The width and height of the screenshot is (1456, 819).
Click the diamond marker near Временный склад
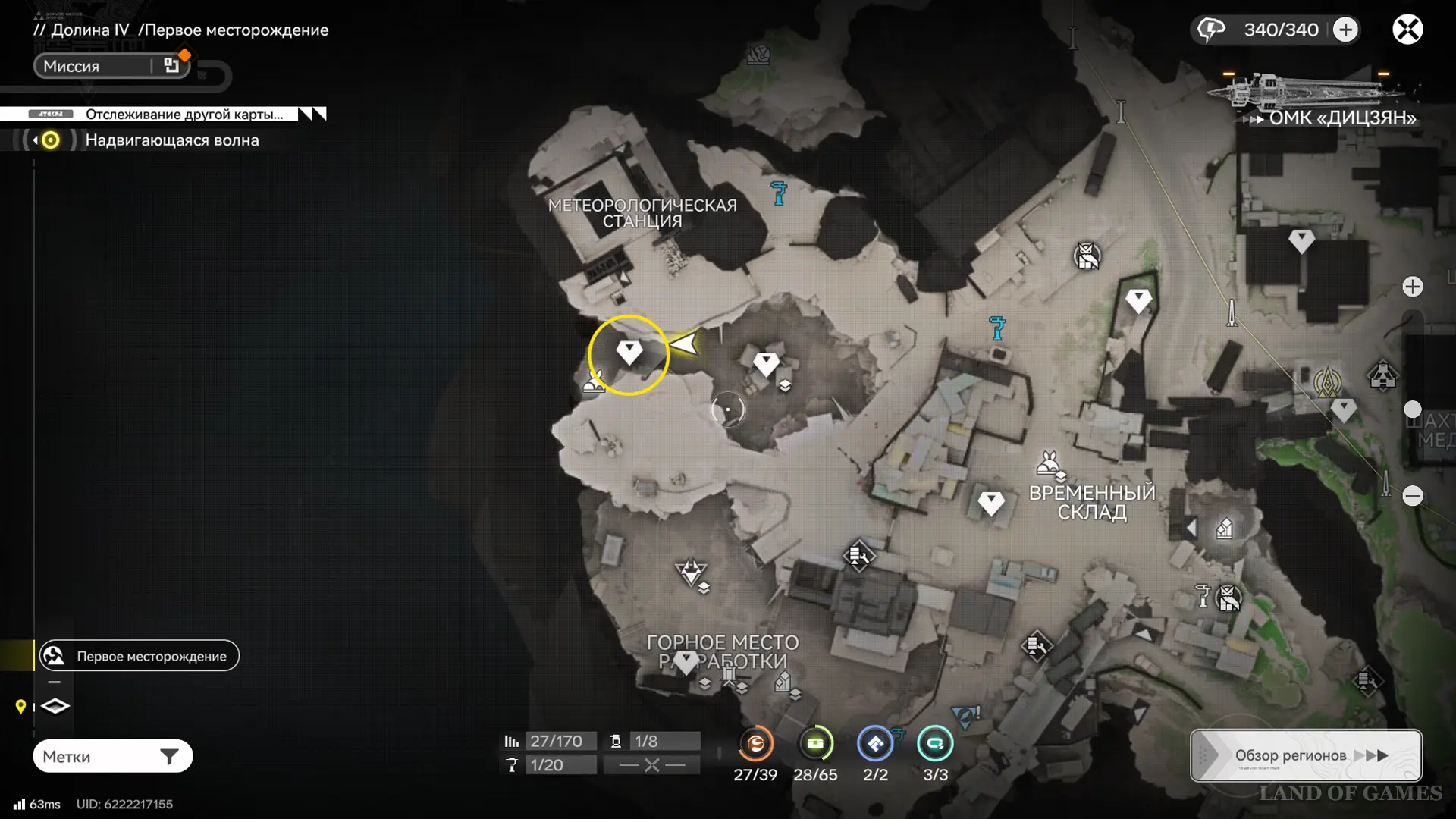point(990,503)
